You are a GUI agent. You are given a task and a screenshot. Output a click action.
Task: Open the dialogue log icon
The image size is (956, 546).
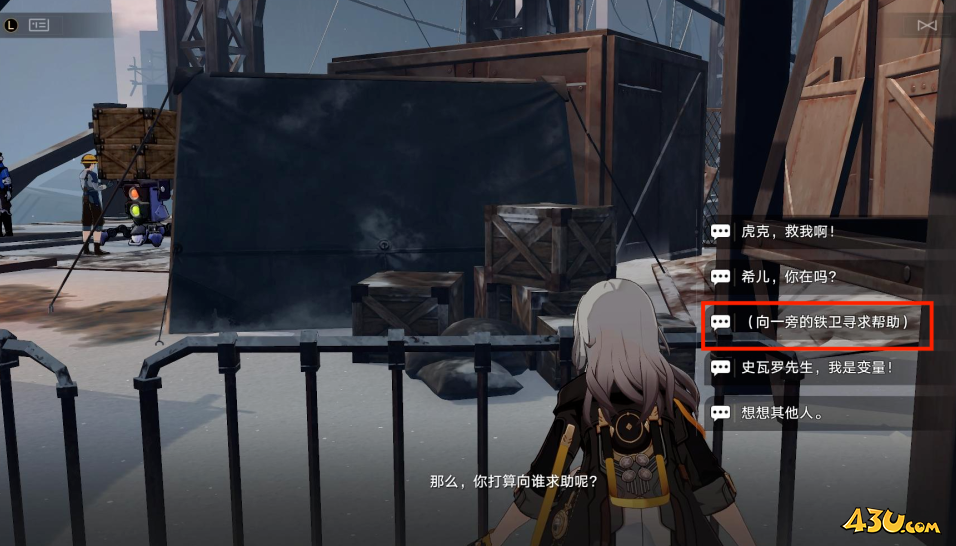39,25
